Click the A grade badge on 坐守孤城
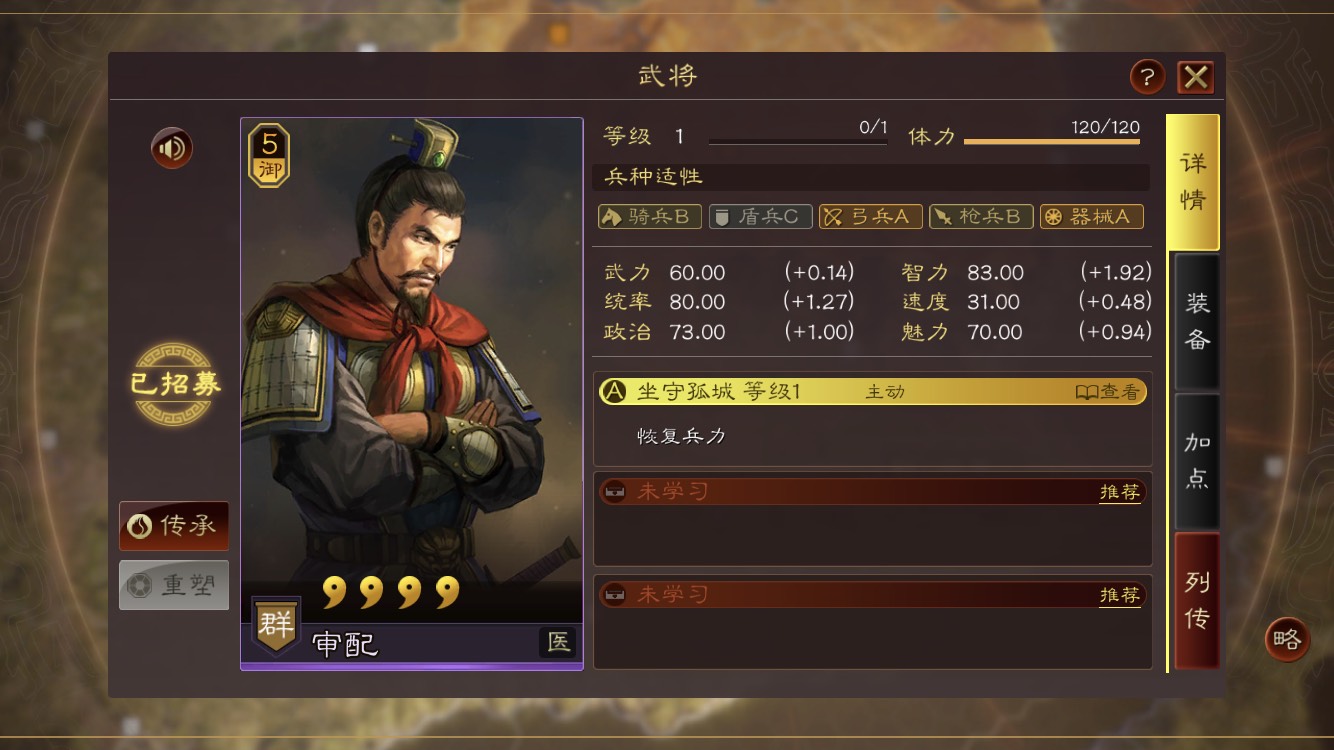Screen dimensions: 1334x750 tap(614, 392)
